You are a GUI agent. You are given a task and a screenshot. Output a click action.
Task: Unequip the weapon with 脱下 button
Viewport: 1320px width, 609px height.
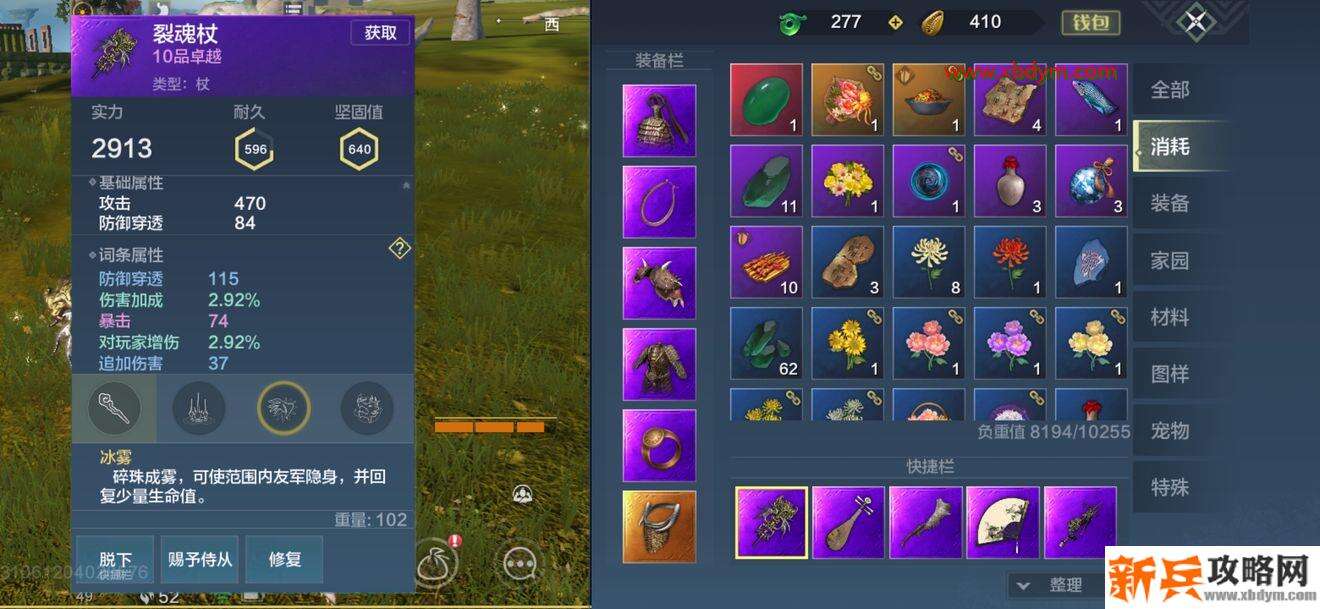click(x=115, y=559)
